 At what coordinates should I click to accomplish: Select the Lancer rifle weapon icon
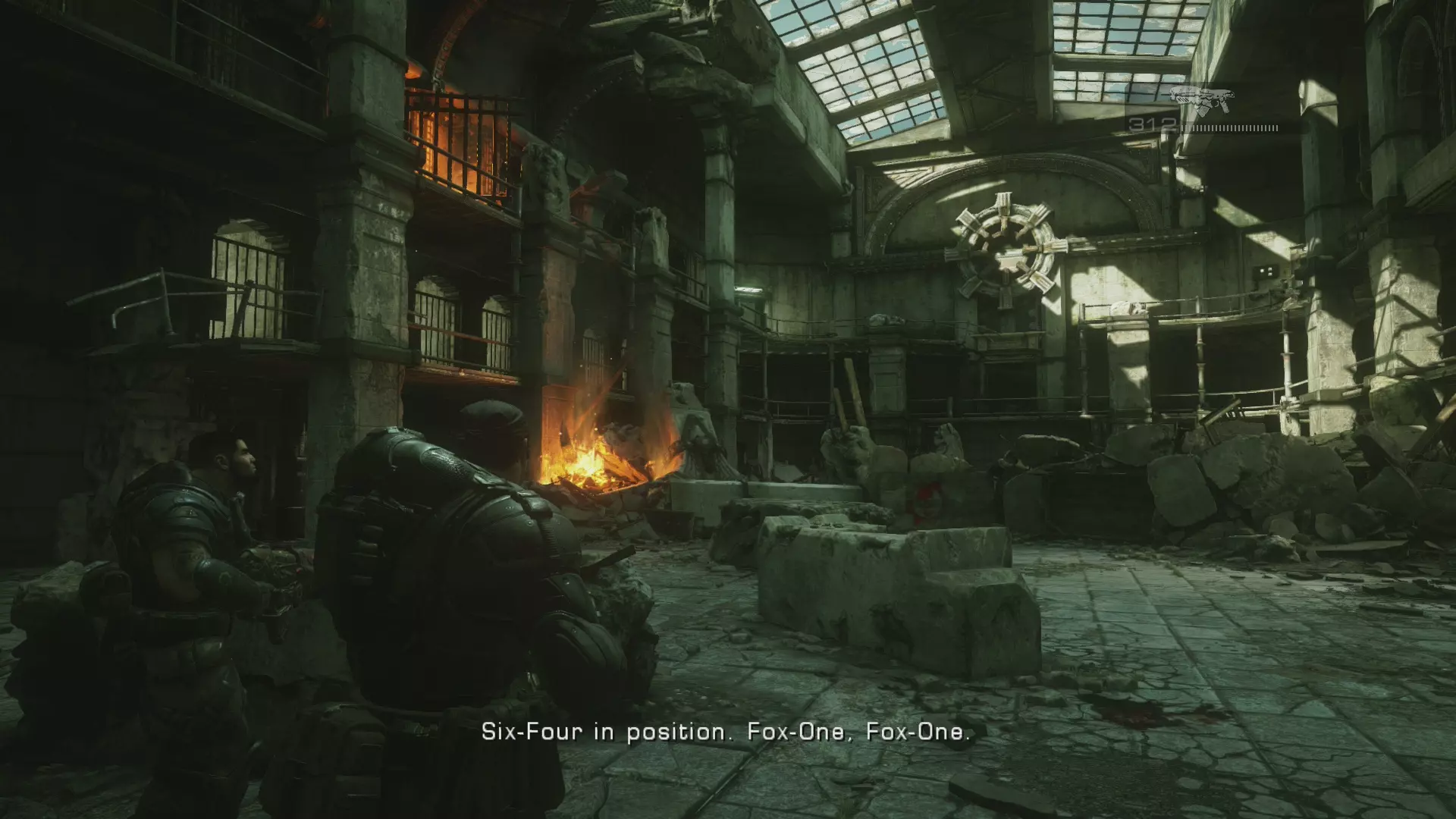tap(1202, 100)
